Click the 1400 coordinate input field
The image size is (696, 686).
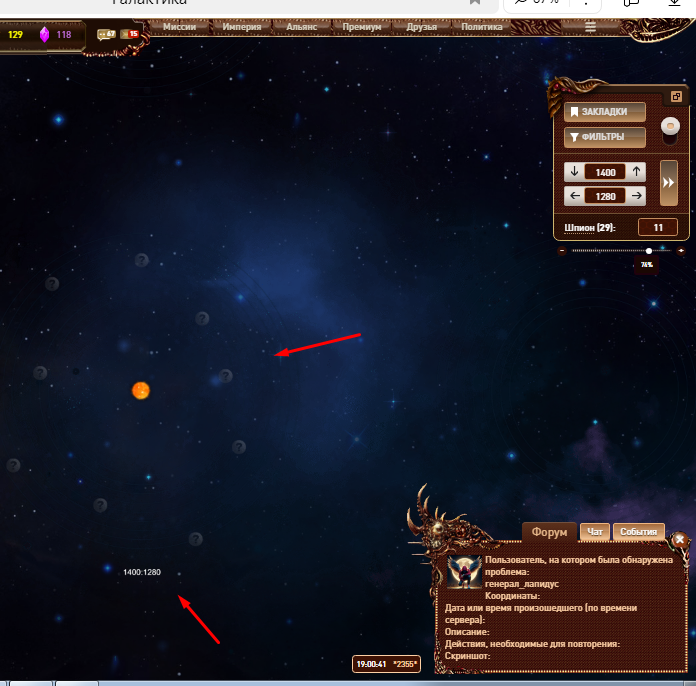[605, 172]
